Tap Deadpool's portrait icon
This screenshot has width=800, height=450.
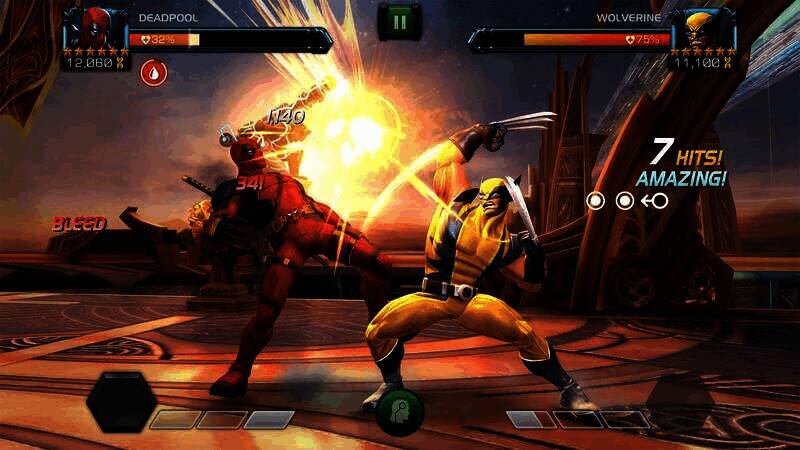(x=91, y=29)
